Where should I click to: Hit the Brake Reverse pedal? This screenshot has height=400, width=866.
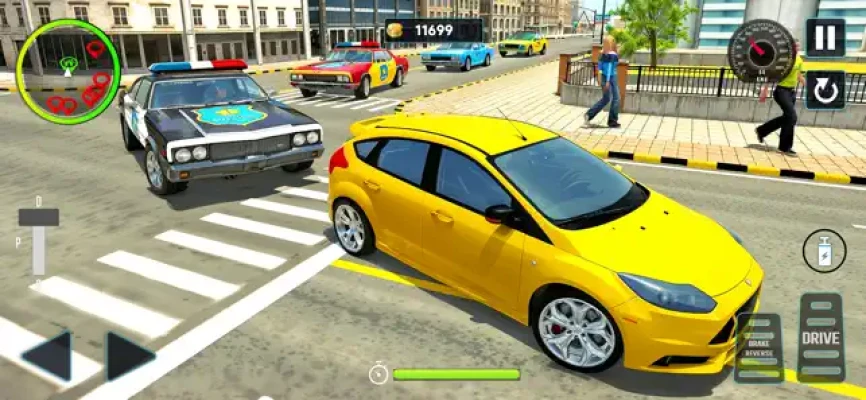[758, 347]
